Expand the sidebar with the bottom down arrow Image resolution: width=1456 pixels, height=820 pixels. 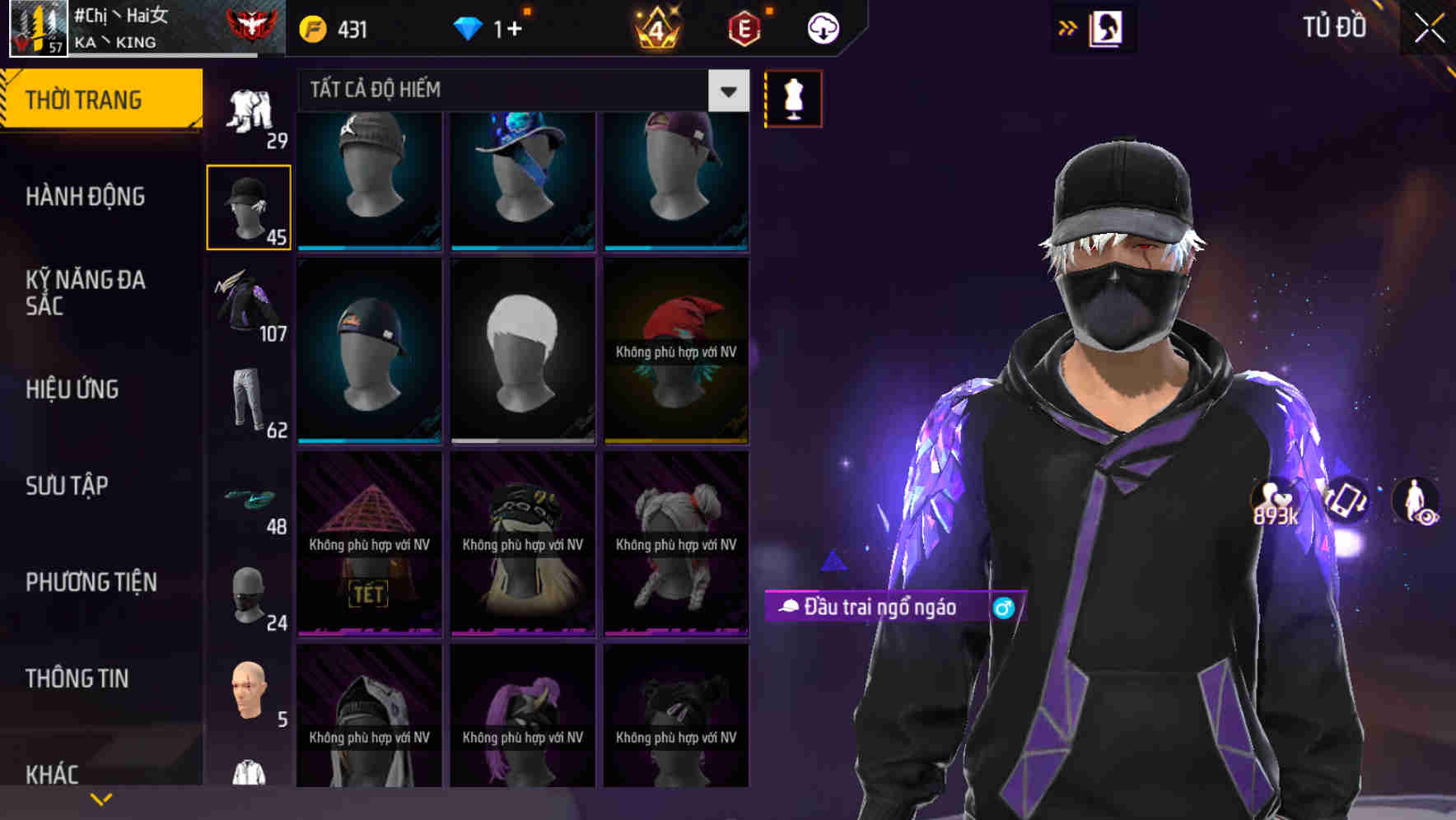tap(101, 798)
